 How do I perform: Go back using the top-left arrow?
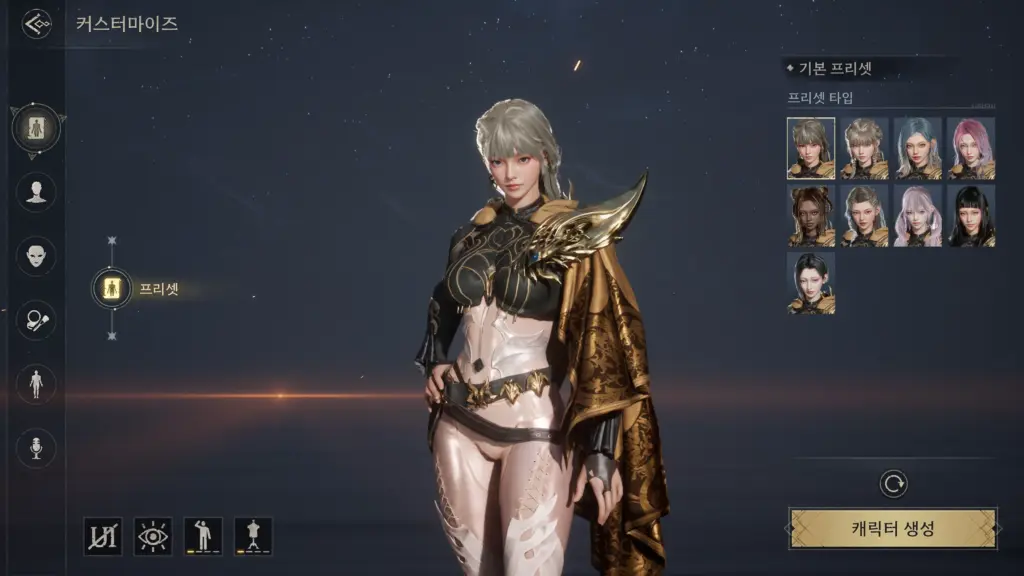click(37, 23)
